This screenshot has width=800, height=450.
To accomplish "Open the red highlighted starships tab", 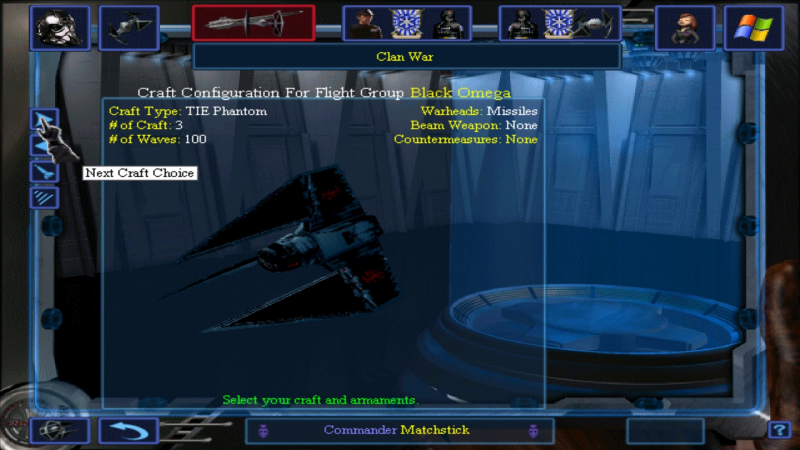I will pyautogui.click(x=253, y=22).
